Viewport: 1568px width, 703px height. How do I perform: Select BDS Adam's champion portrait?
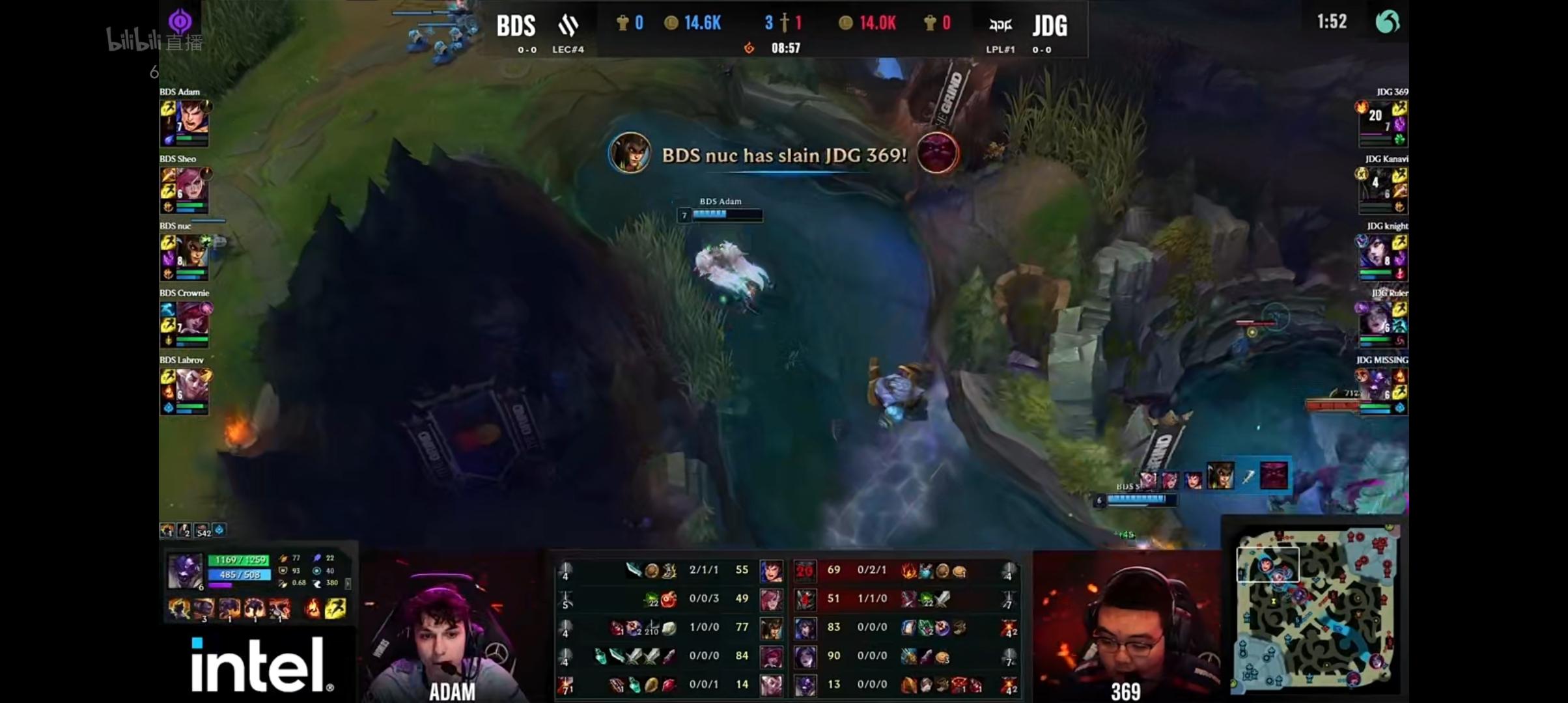coord(192,118)
